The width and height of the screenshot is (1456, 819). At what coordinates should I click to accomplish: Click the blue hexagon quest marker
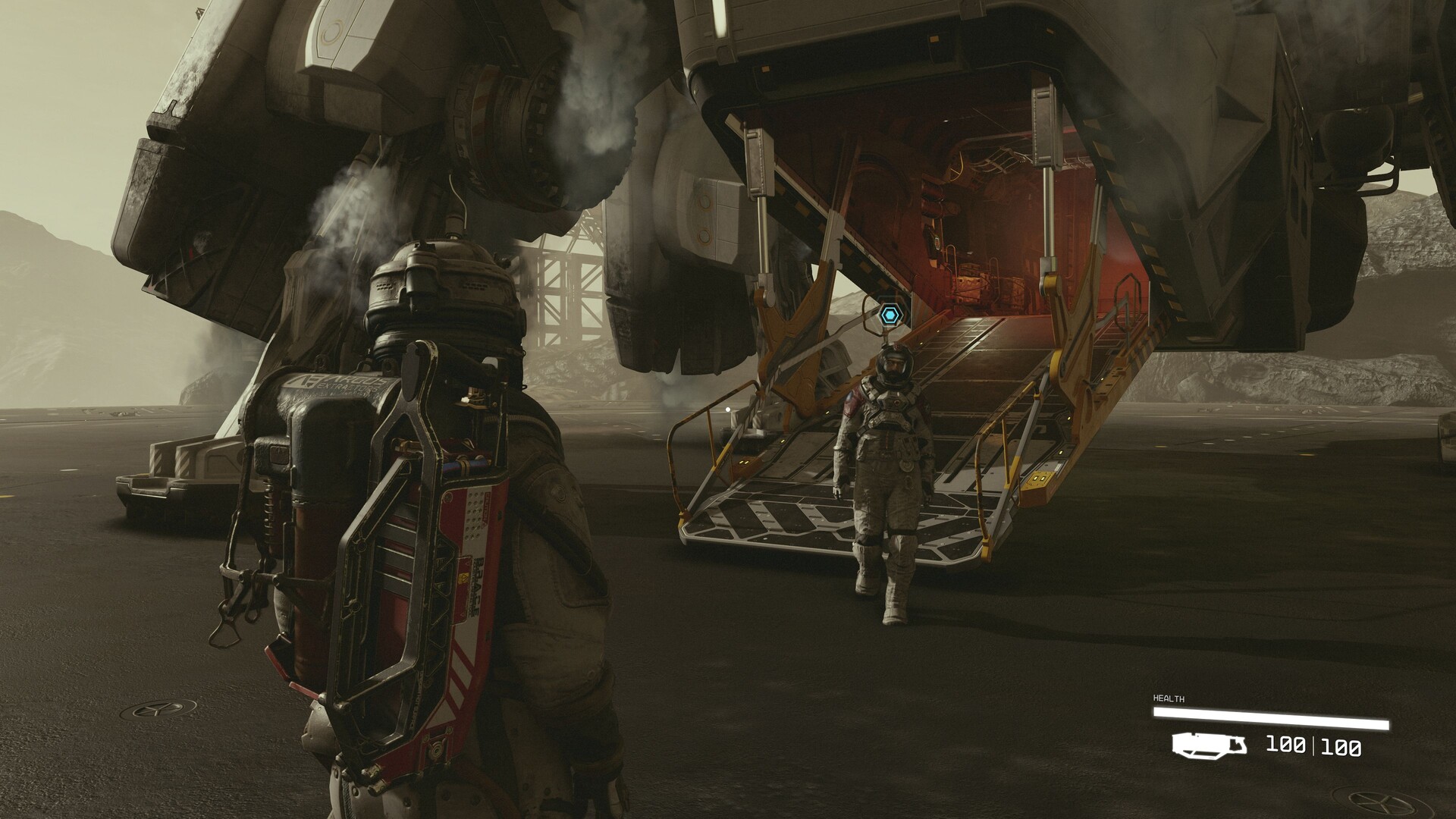(x=890, y=313)
